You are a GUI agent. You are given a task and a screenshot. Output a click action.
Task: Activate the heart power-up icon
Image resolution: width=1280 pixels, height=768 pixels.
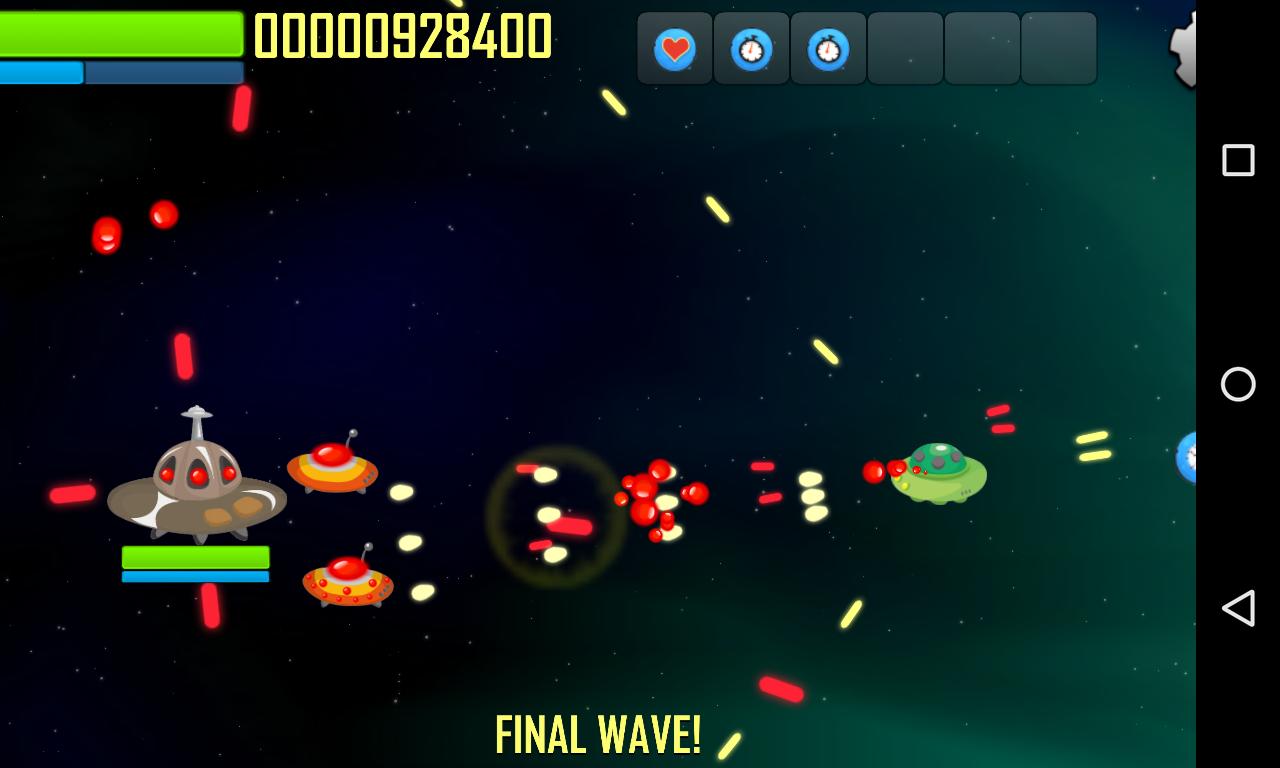tap(675, 47)
